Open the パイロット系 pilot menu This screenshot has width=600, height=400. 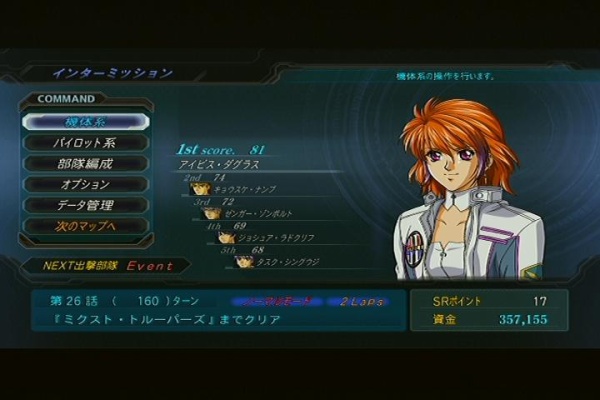point(85,142)
